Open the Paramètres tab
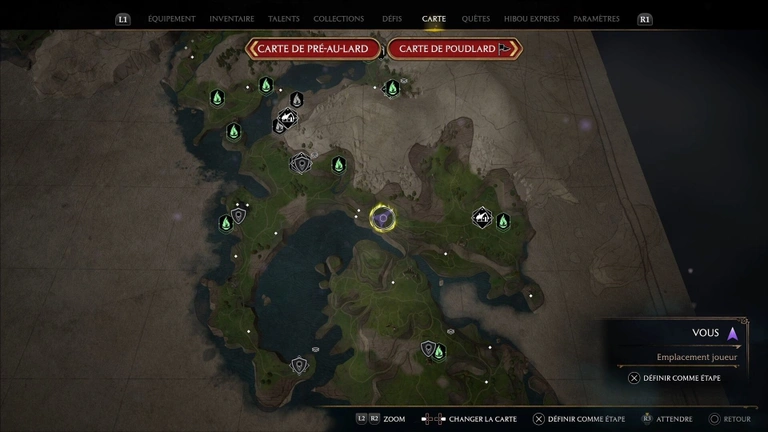This screenshot has height=432, width=768. [x=597, y=19]
